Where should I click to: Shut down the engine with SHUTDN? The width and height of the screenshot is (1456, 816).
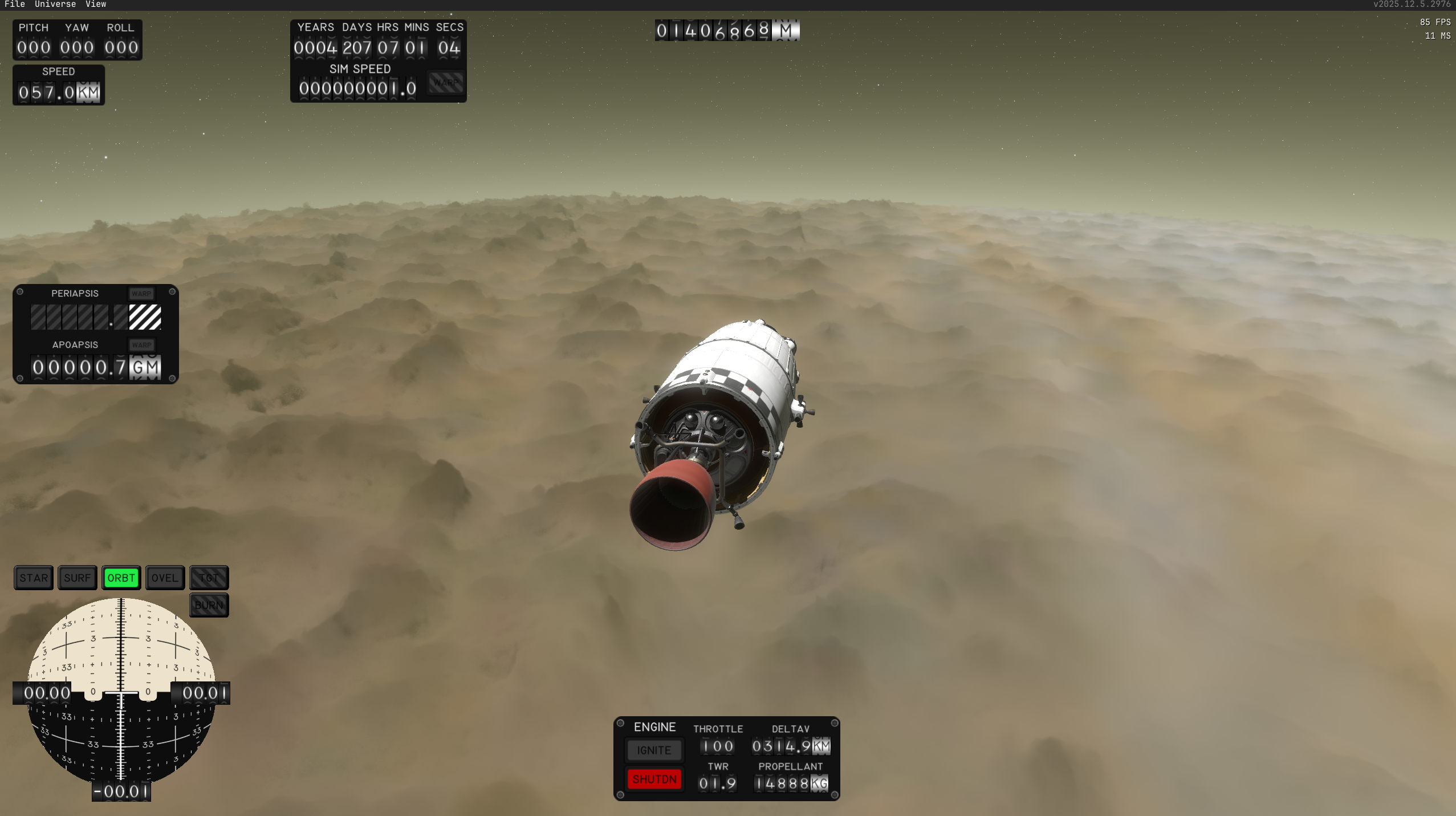(x=654, y=779)
